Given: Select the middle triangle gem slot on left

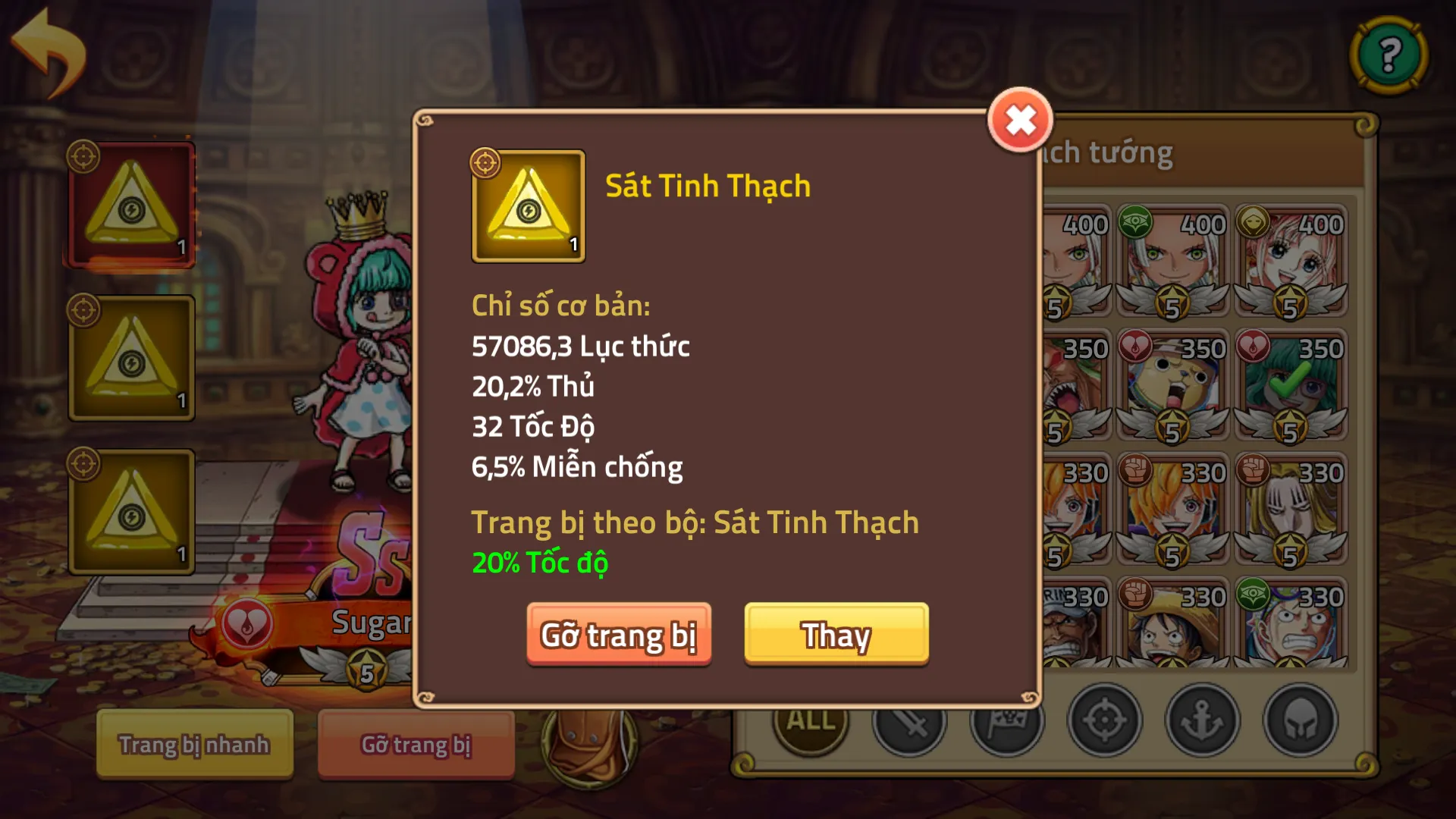Looking at the screenshot, I should (130, 356).
